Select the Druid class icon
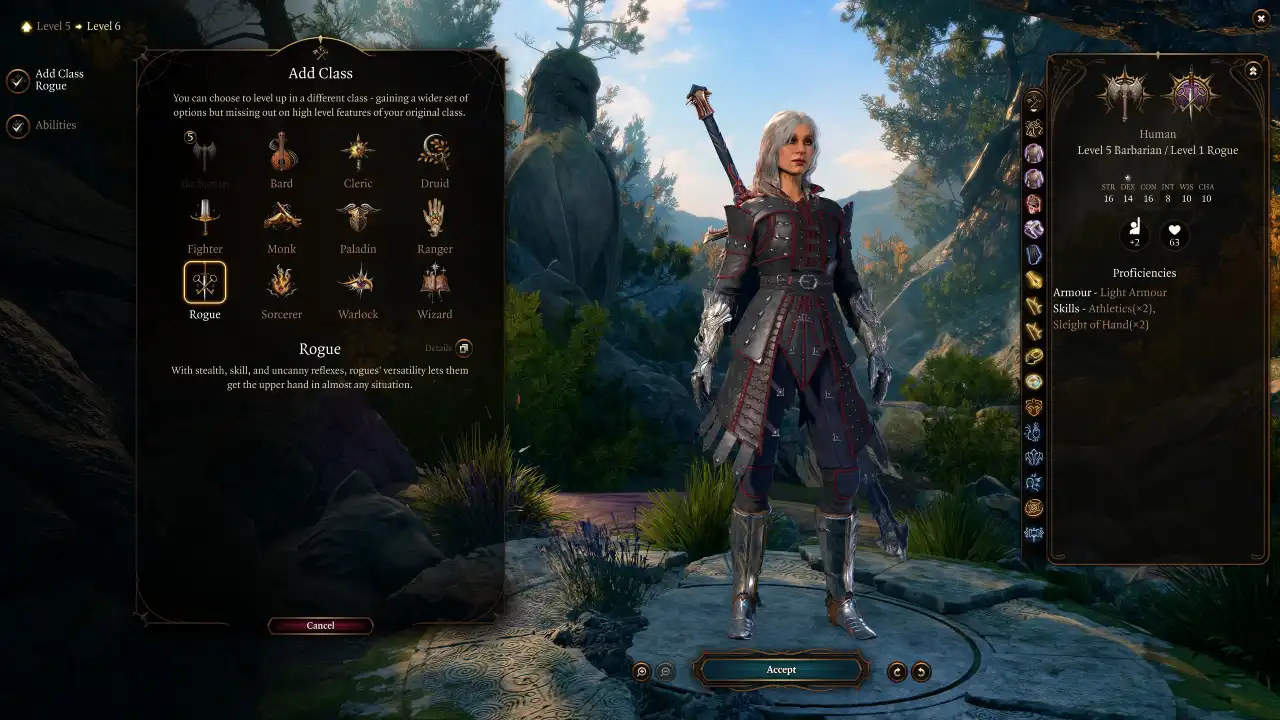The image size is (1280, 720). coord(433,158)
